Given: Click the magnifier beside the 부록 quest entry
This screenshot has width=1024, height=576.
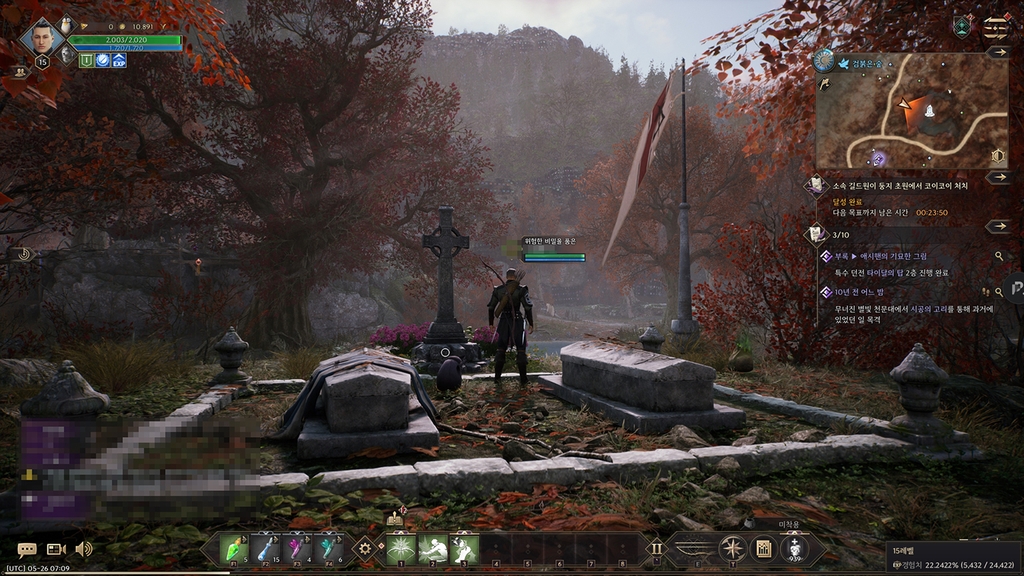Looking at the screenshot, I should [998, 257].
